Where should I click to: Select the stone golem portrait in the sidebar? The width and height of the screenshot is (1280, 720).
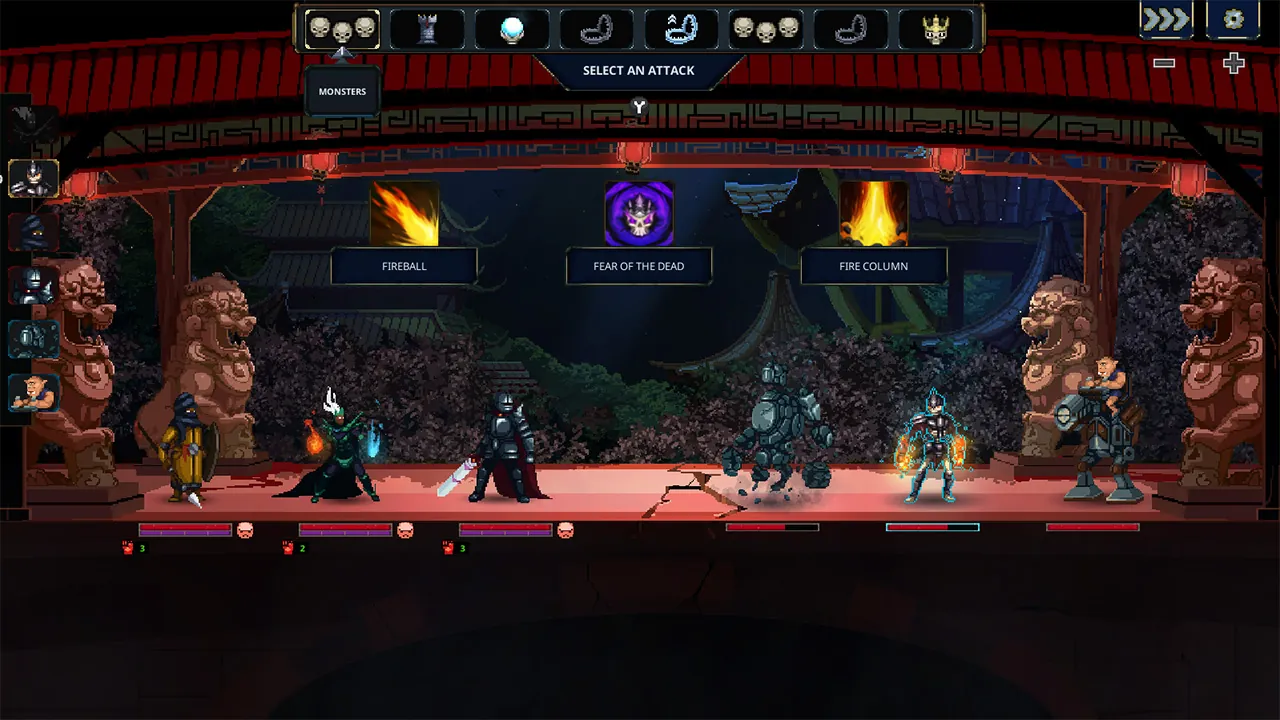coord(33,338)
